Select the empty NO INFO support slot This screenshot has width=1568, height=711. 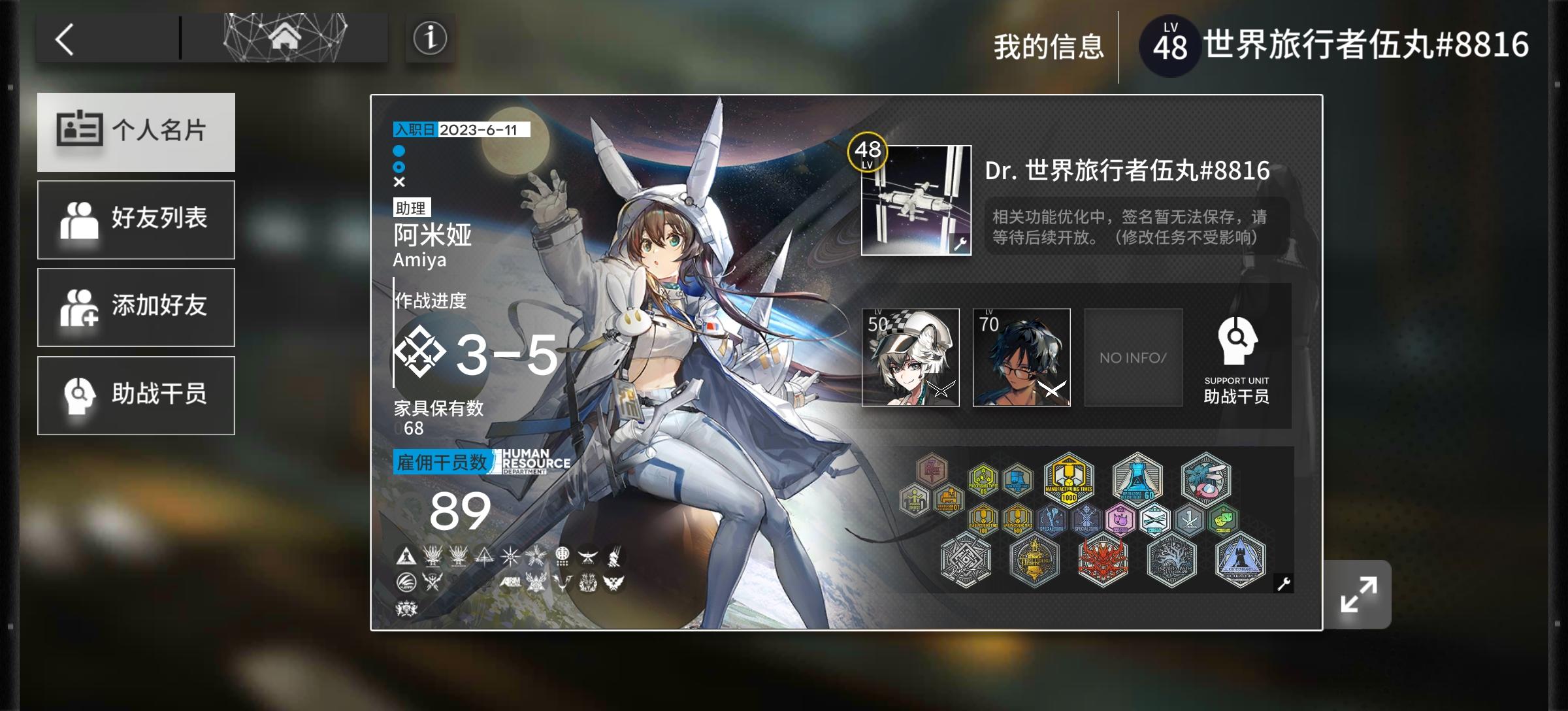click(1134, 357)
